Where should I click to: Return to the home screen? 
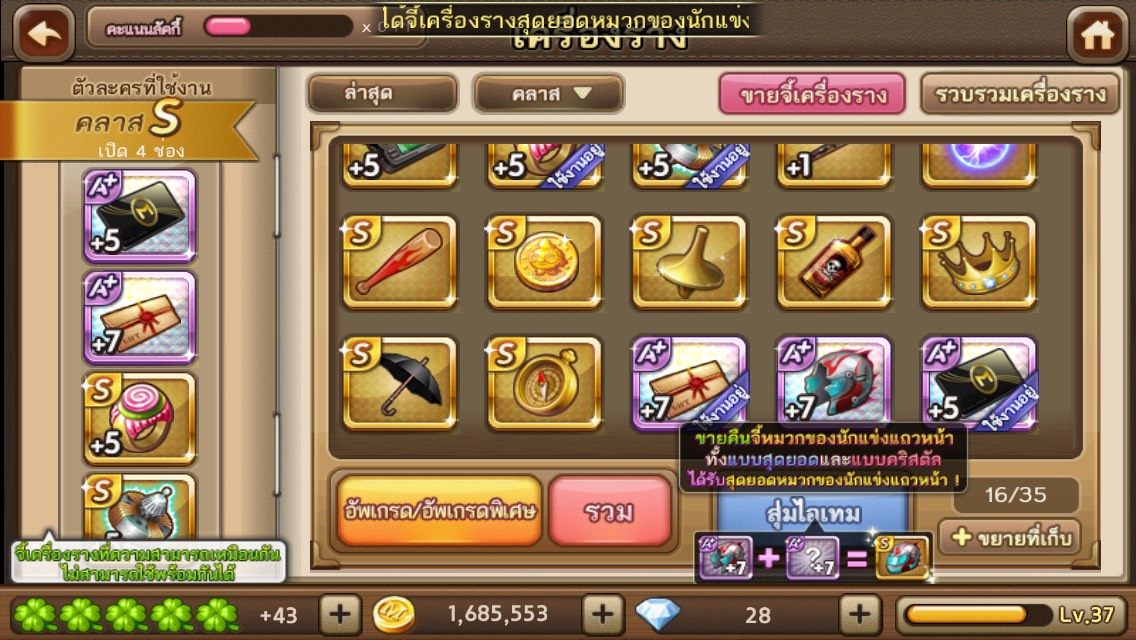click(1098, 35)
